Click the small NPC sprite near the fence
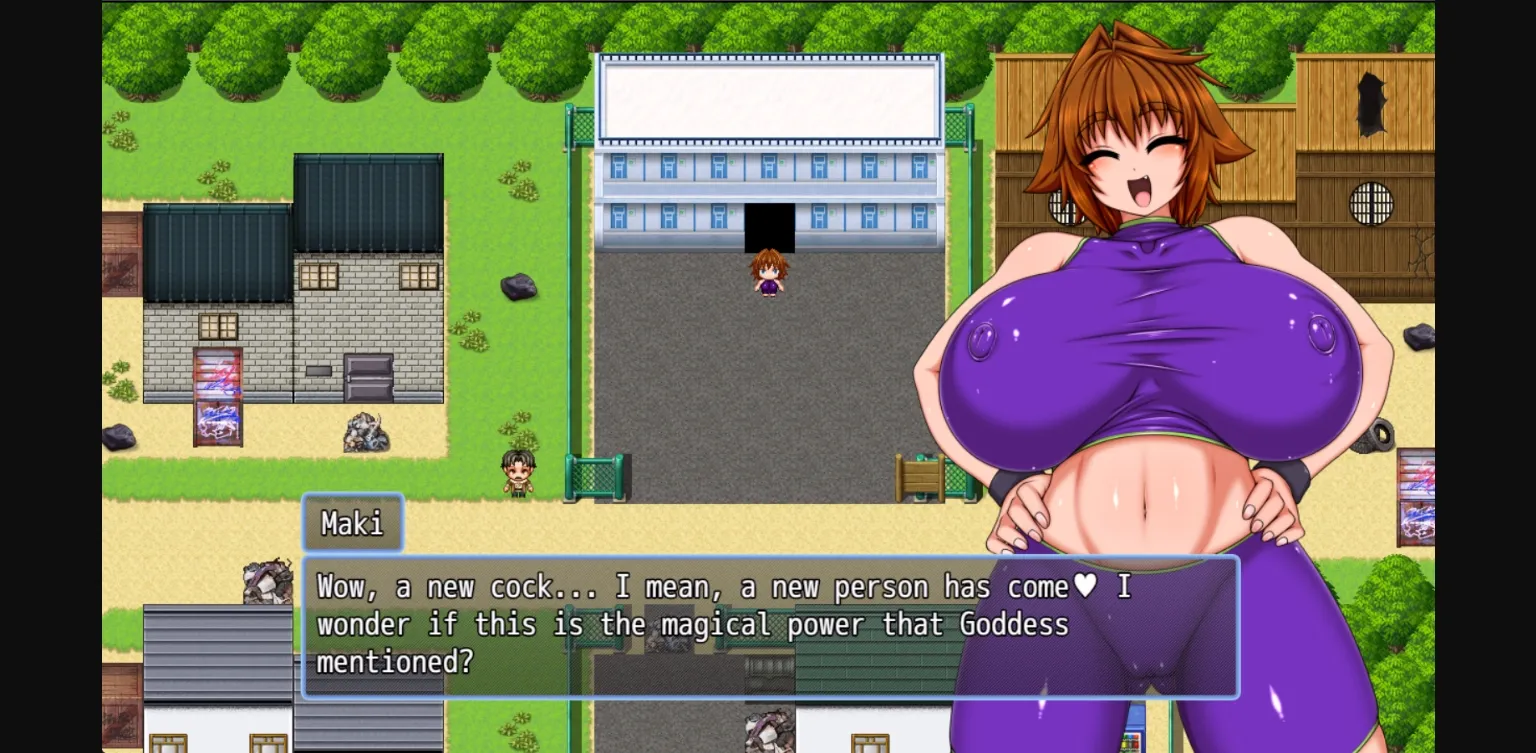 516,472
